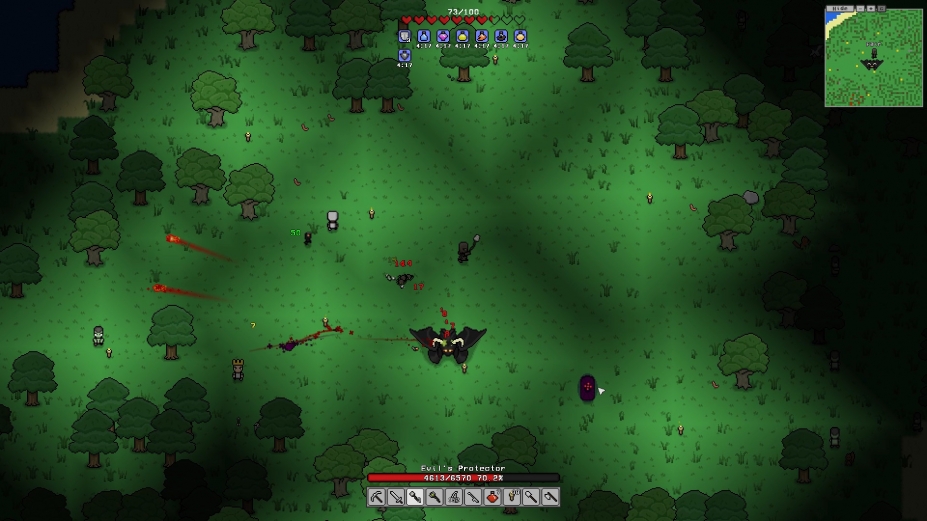Select the torch hotbar slot

click(512, 496)
